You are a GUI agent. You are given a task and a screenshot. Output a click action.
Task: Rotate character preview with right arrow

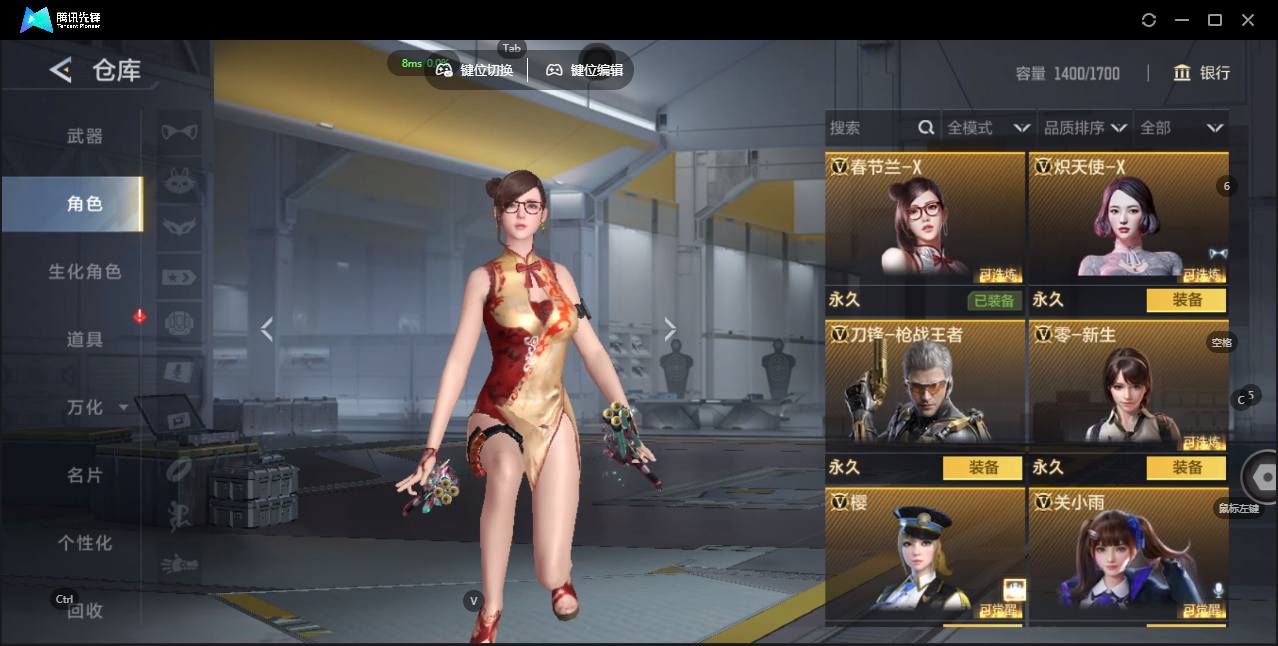[x=670, y=329]
